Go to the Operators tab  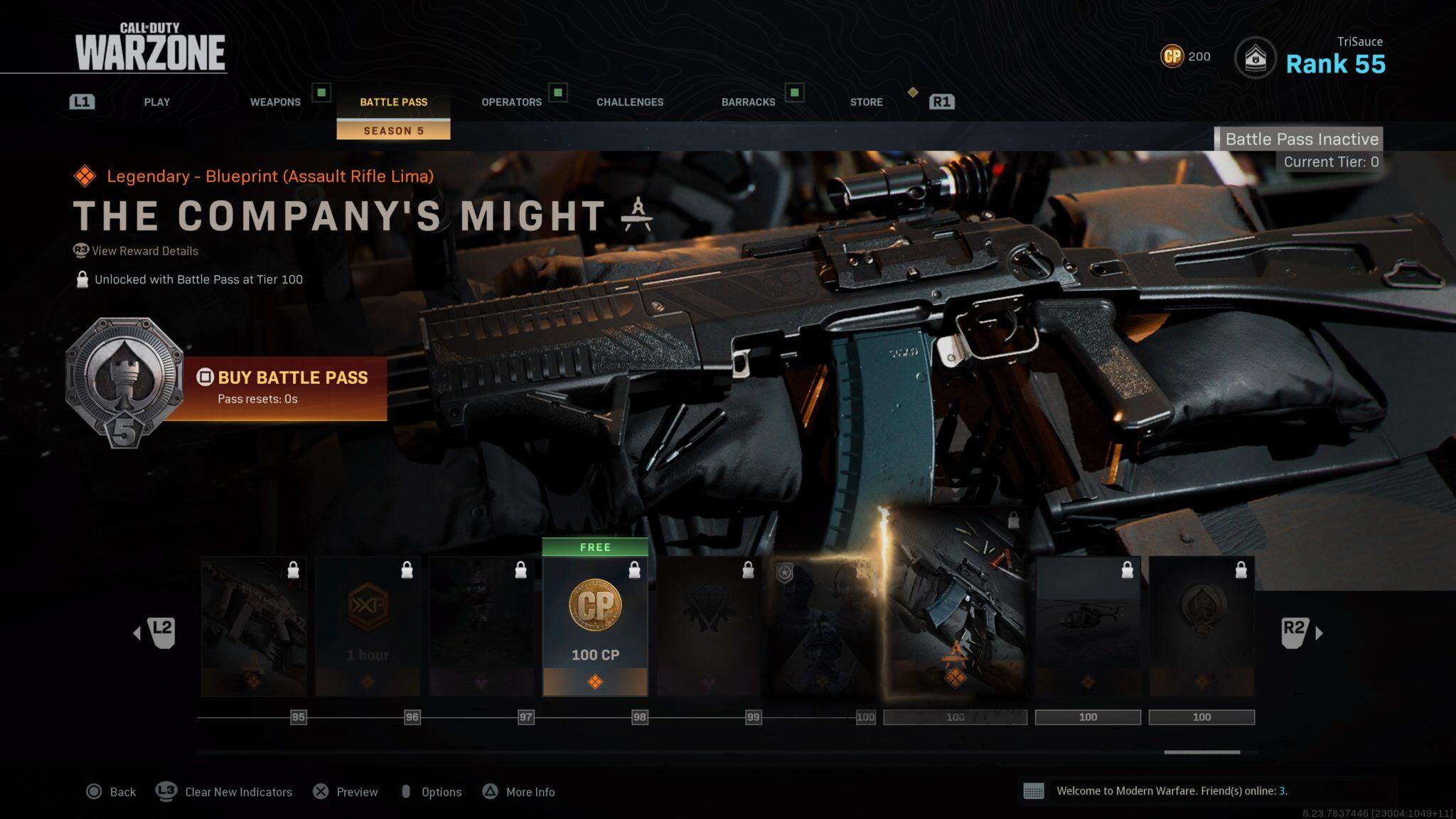click(x=511, y=102)
